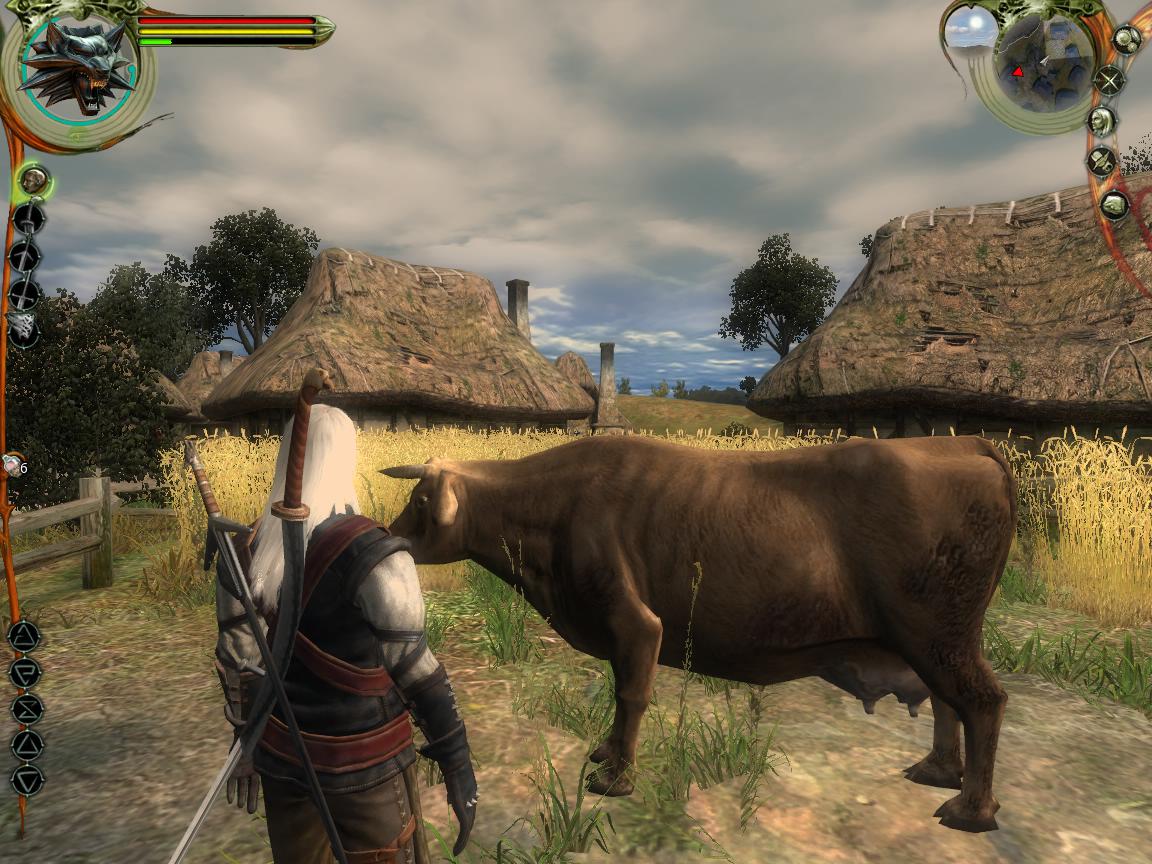Select the glowing head icon on the left
This screenshot has height=864, width=1152.
coord(34,181)
